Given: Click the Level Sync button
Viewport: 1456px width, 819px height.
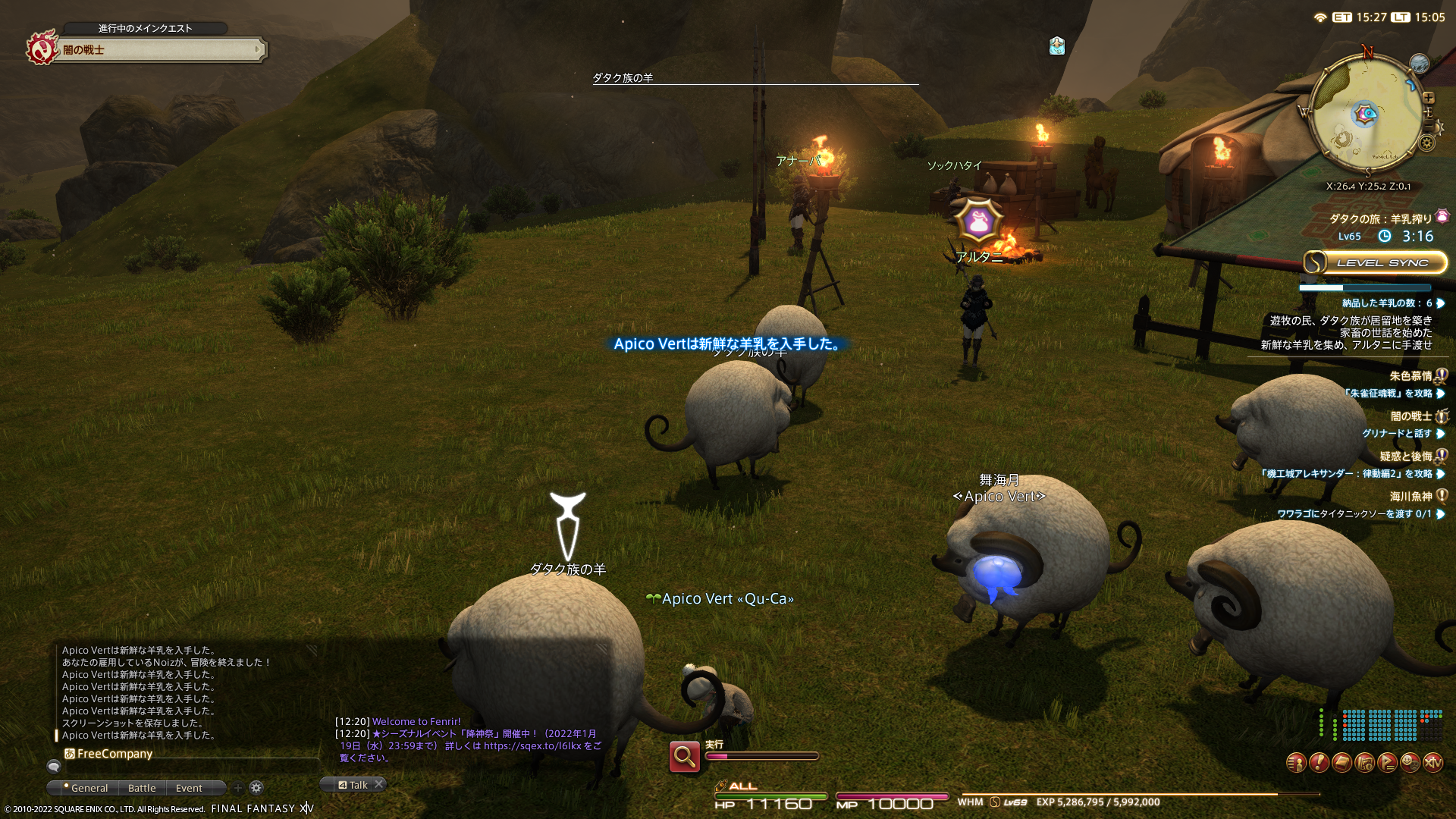Looking at the screenshot, I should 1375,262.
